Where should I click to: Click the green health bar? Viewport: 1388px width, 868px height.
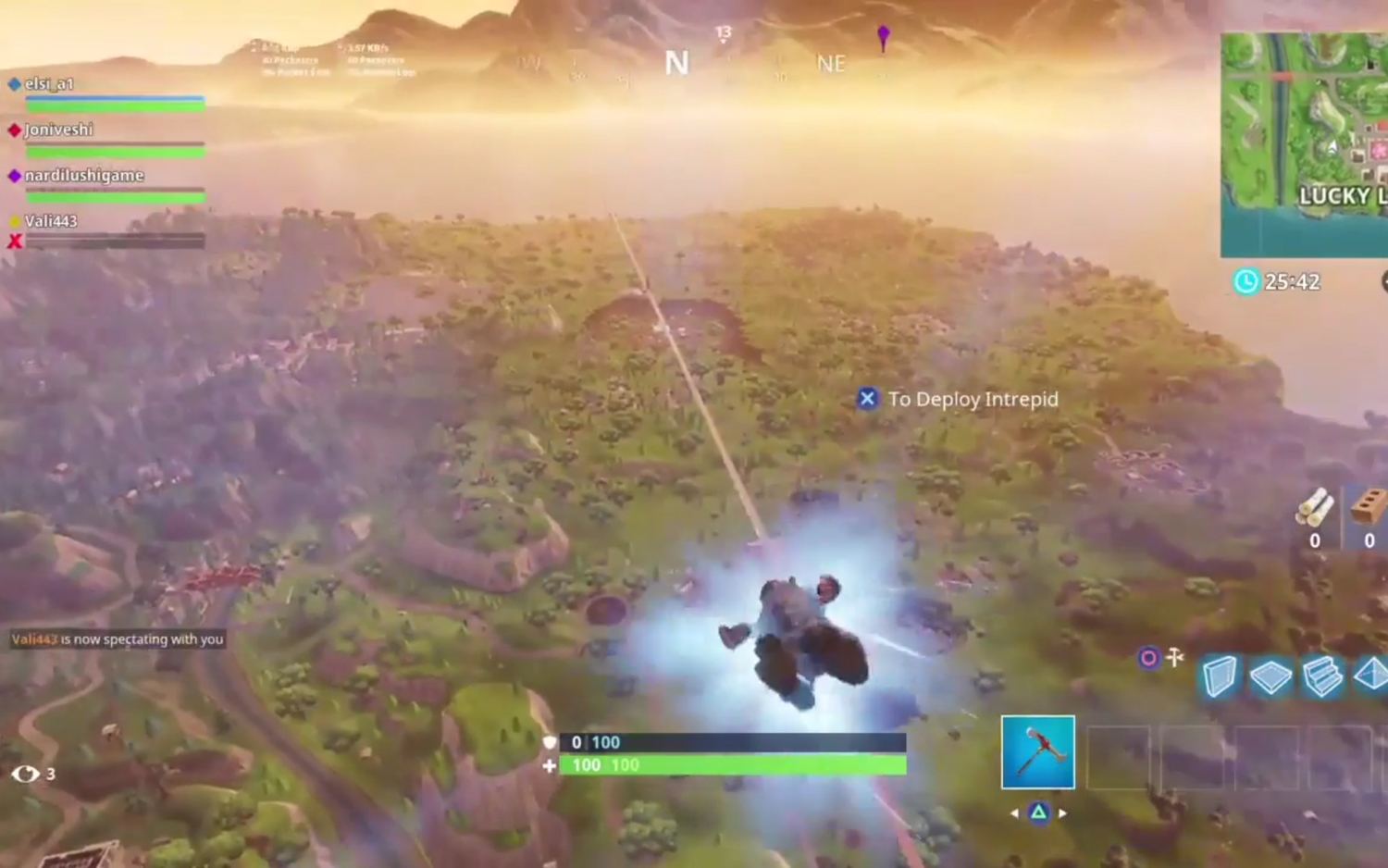[731, 764]
